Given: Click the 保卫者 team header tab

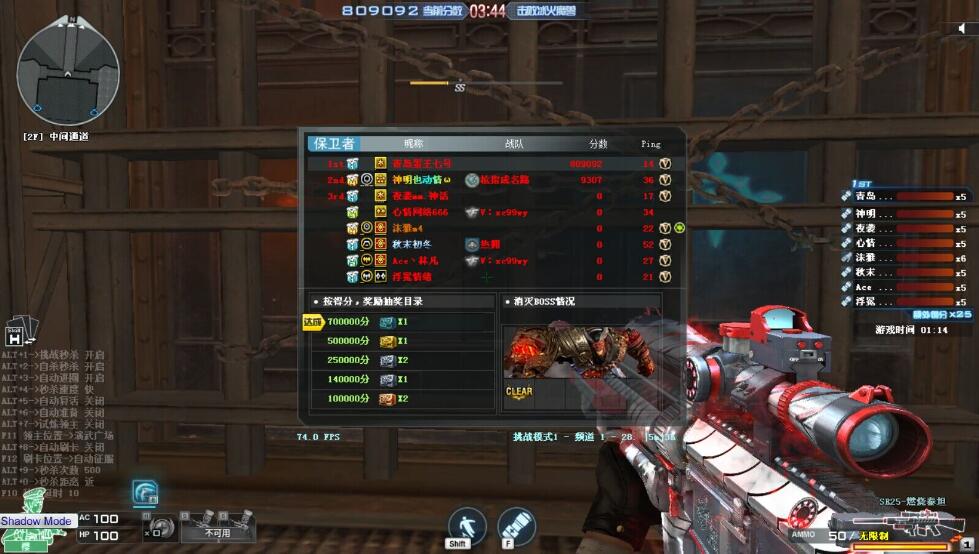Looking at the screenshot, I should click(334, 144).
